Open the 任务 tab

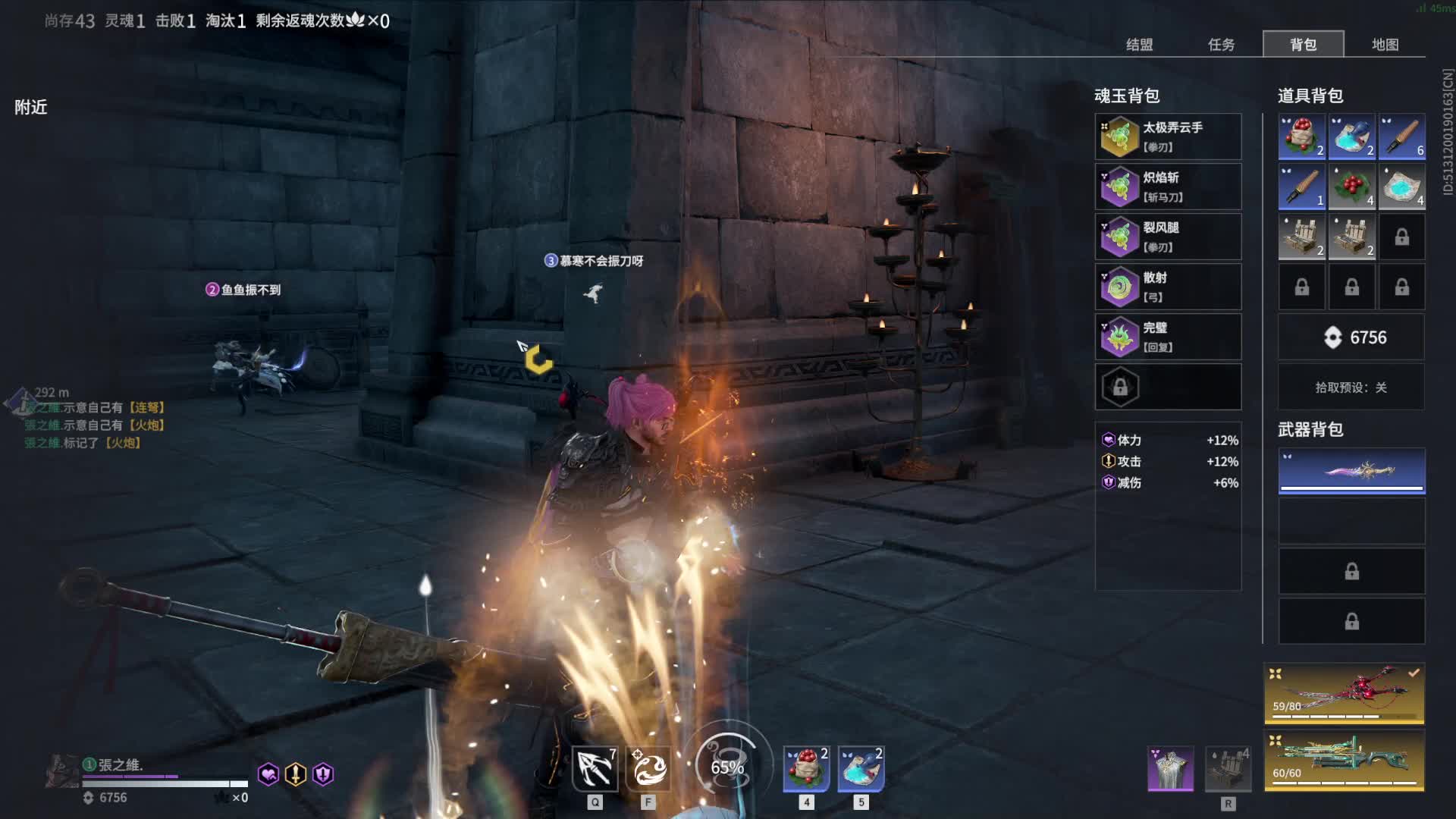pyautogui.click(x=1221, y=45)
